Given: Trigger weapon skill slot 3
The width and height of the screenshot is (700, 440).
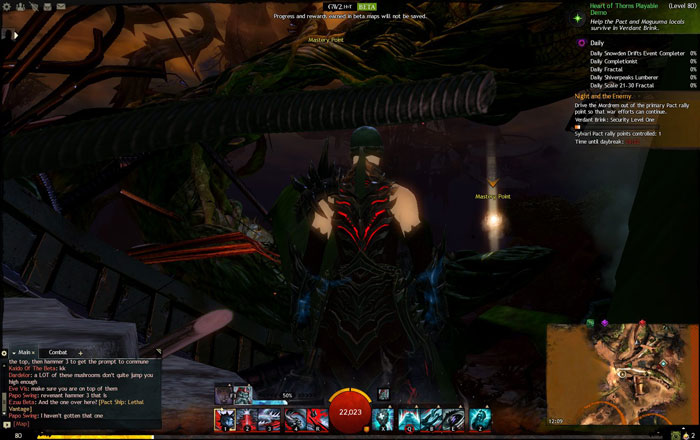Looking at the screenshot, I should coord(270,420).
